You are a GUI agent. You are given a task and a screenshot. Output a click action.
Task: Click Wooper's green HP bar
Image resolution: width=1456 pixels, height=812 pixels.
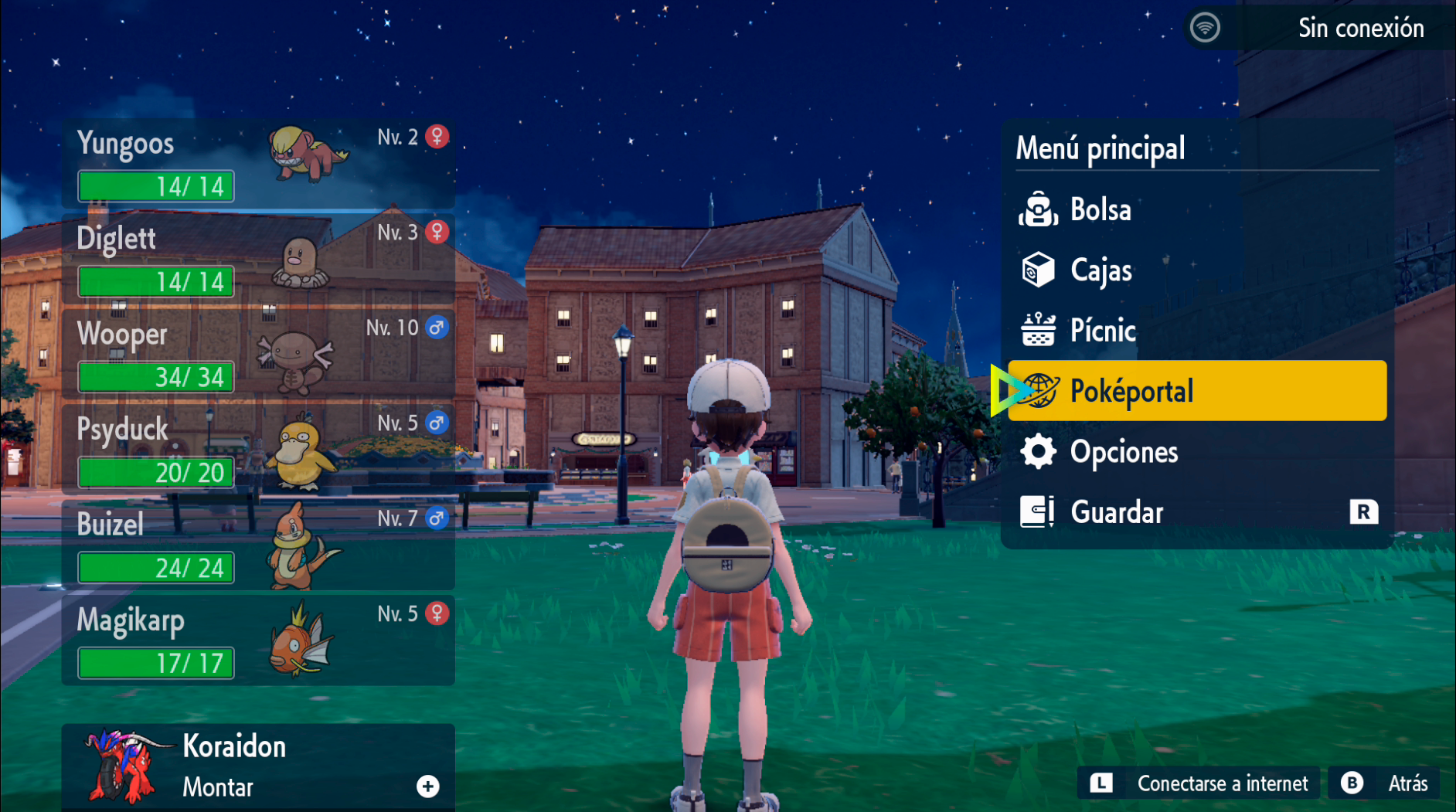click(155, 377)
